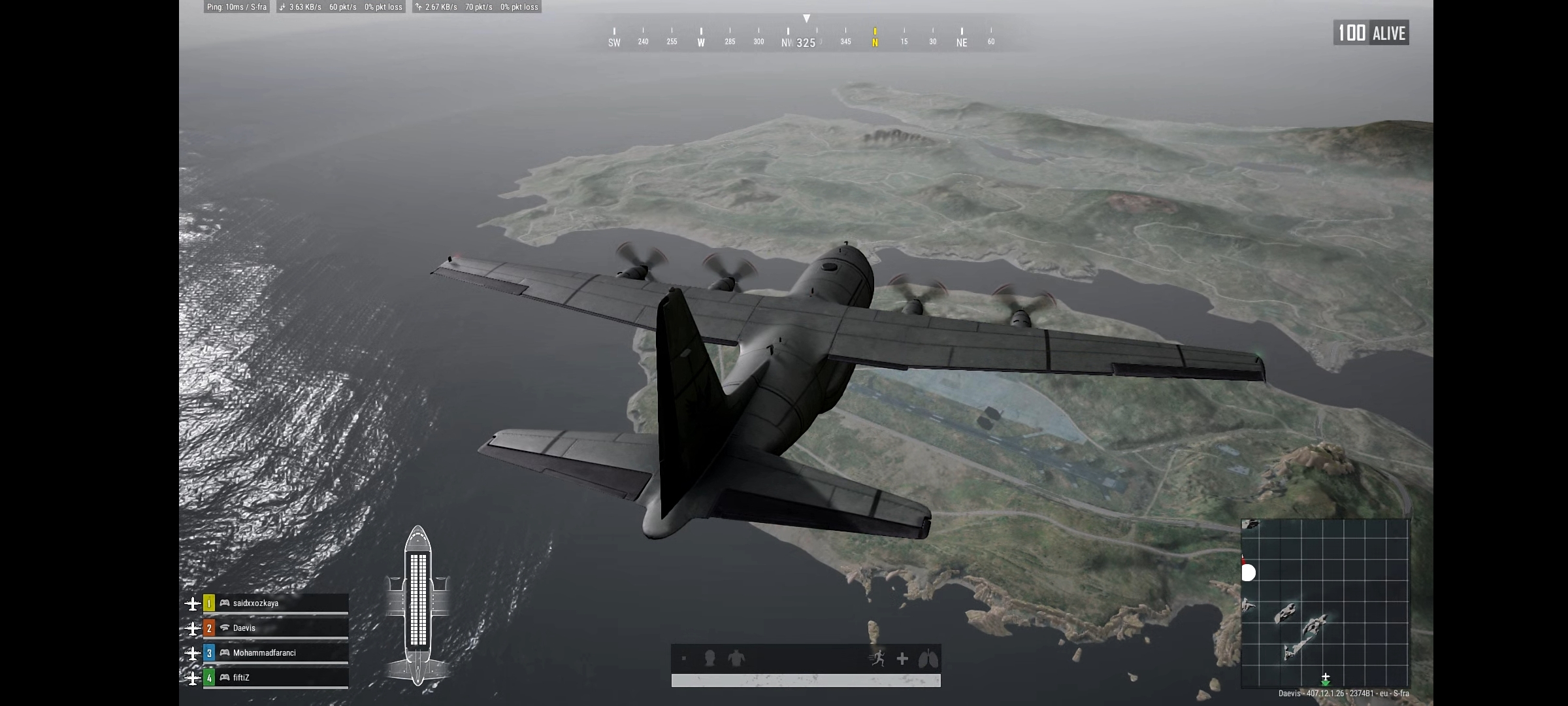The height and width of the screenshot is (706, 1568).
Task: Choose fiftiZ in the squad list
Action: pyautogui.click(x=274, y=678)
